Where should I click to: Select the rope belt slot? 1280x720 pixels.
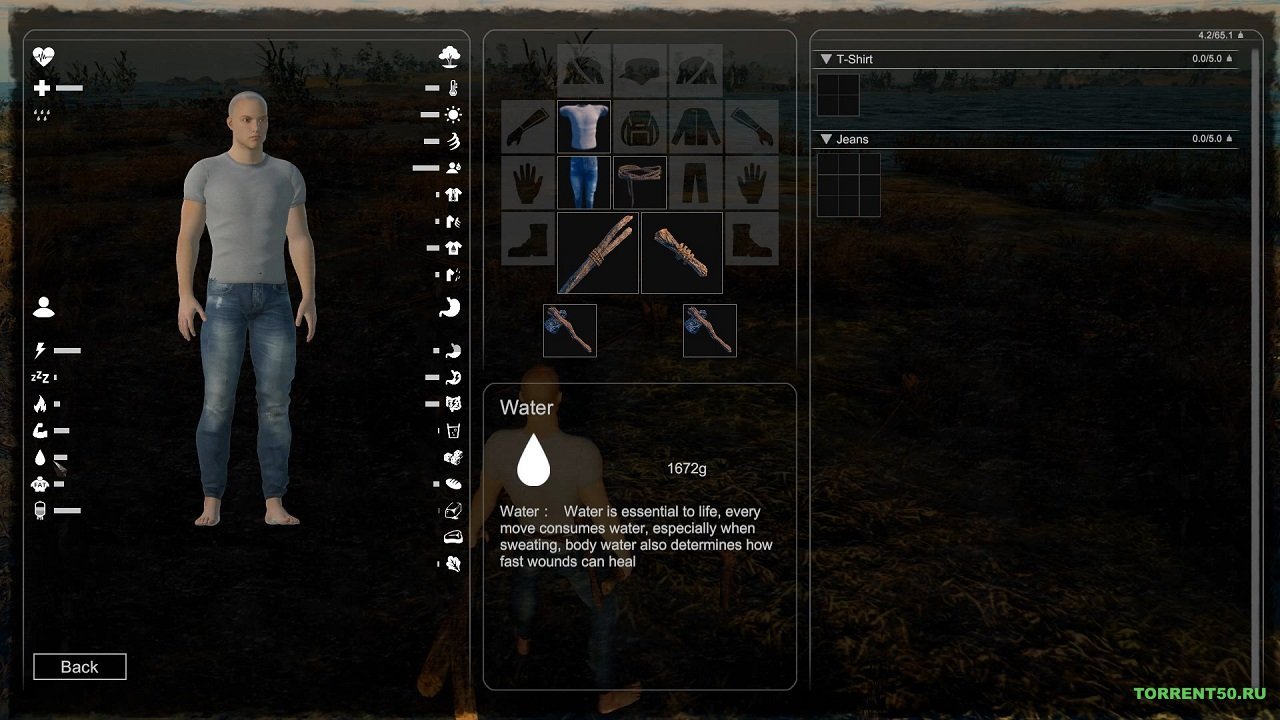[x=640, y=182]
